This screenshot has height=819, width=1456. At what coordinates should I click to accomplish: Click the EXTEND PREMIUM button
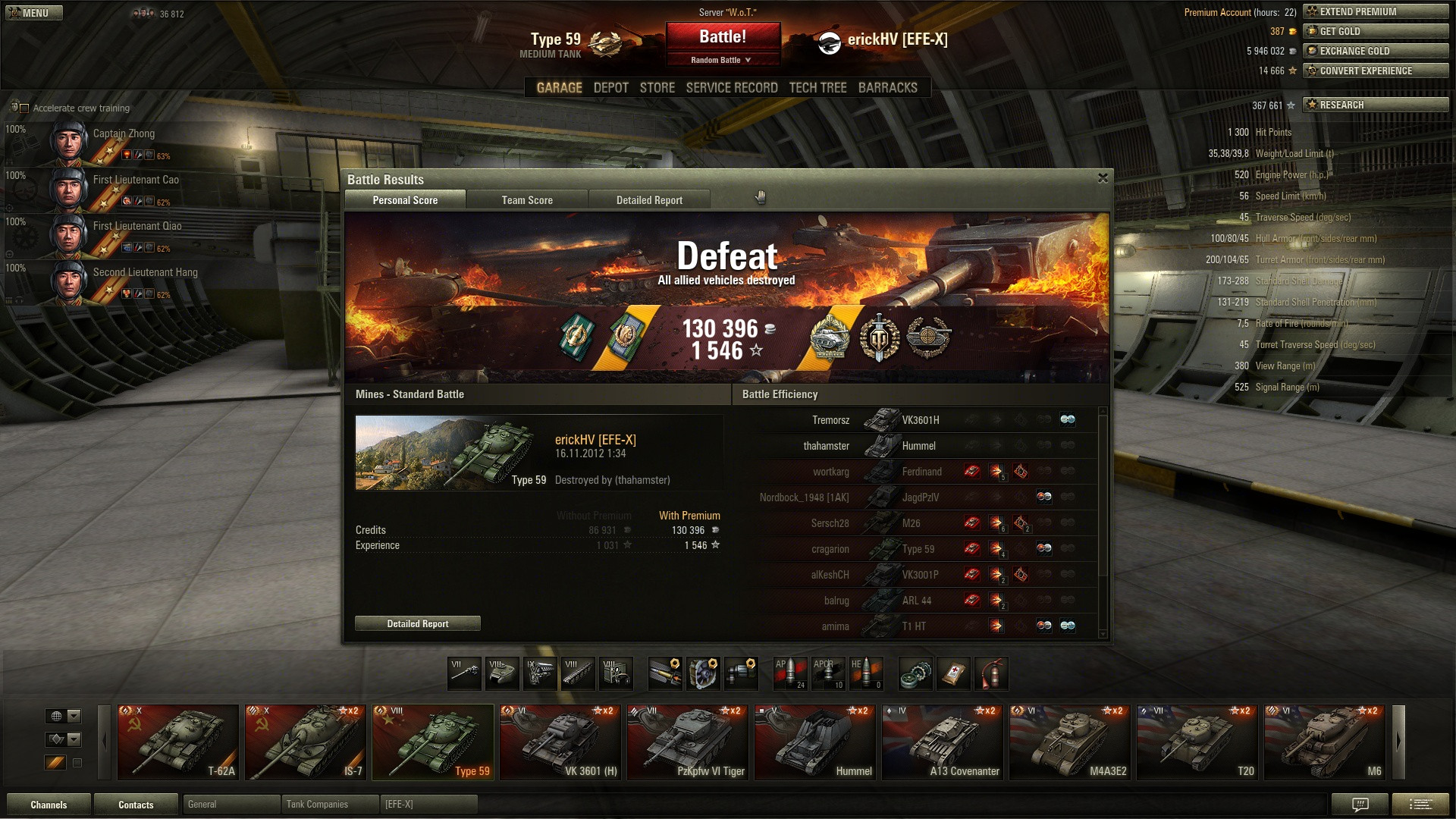1376,11
